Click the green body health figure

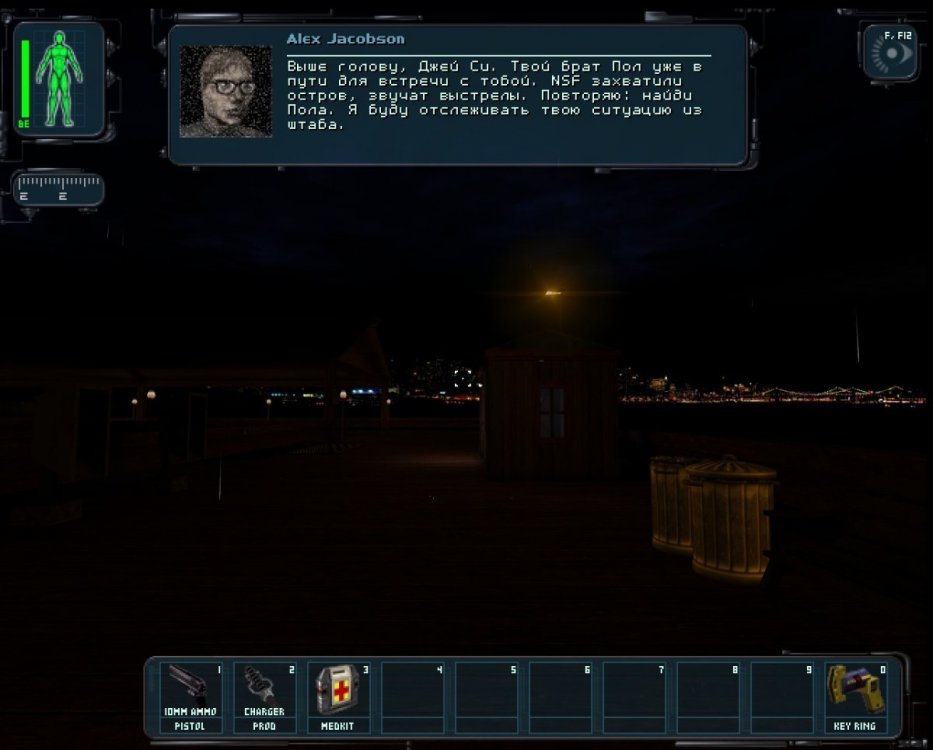pos(60,78)
